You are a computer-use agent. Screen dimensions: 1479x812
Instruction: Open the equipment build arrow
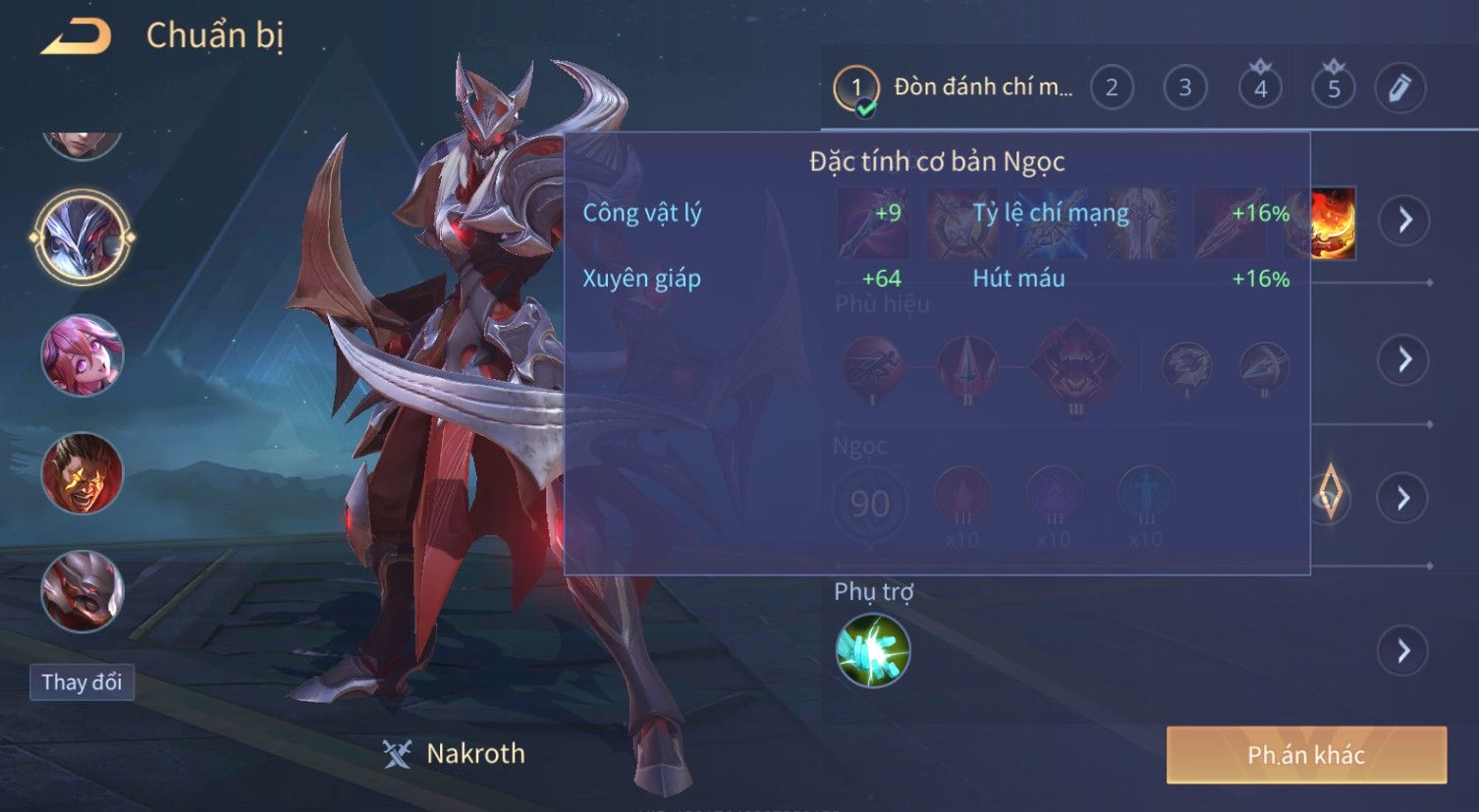[x=1404, y=220]
